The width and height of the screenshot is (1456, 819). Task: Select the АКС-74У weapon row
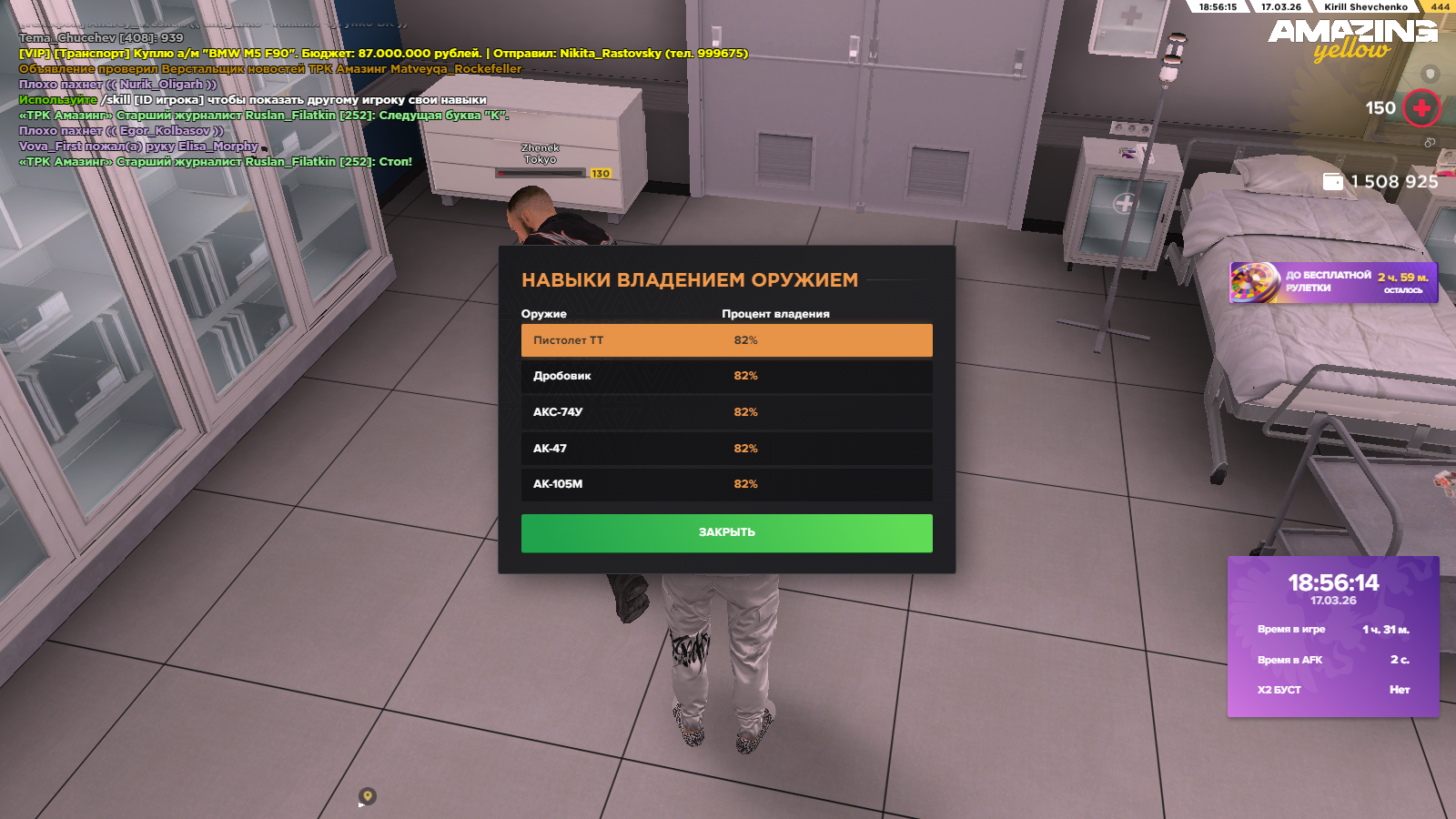click(726, 412)
